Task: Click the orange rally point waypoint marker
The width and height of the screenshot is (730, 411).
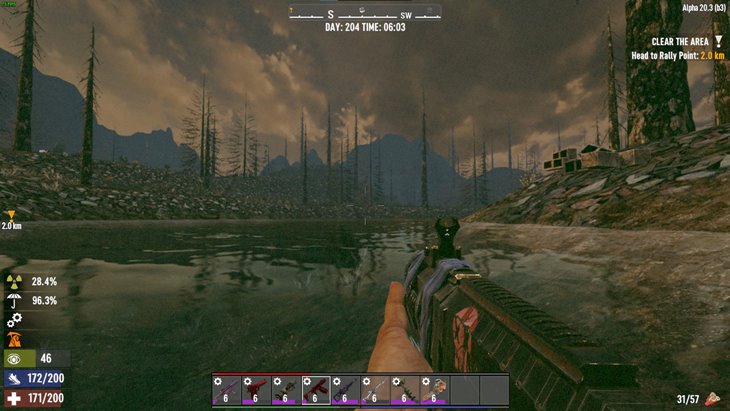Action: point(11,215)
